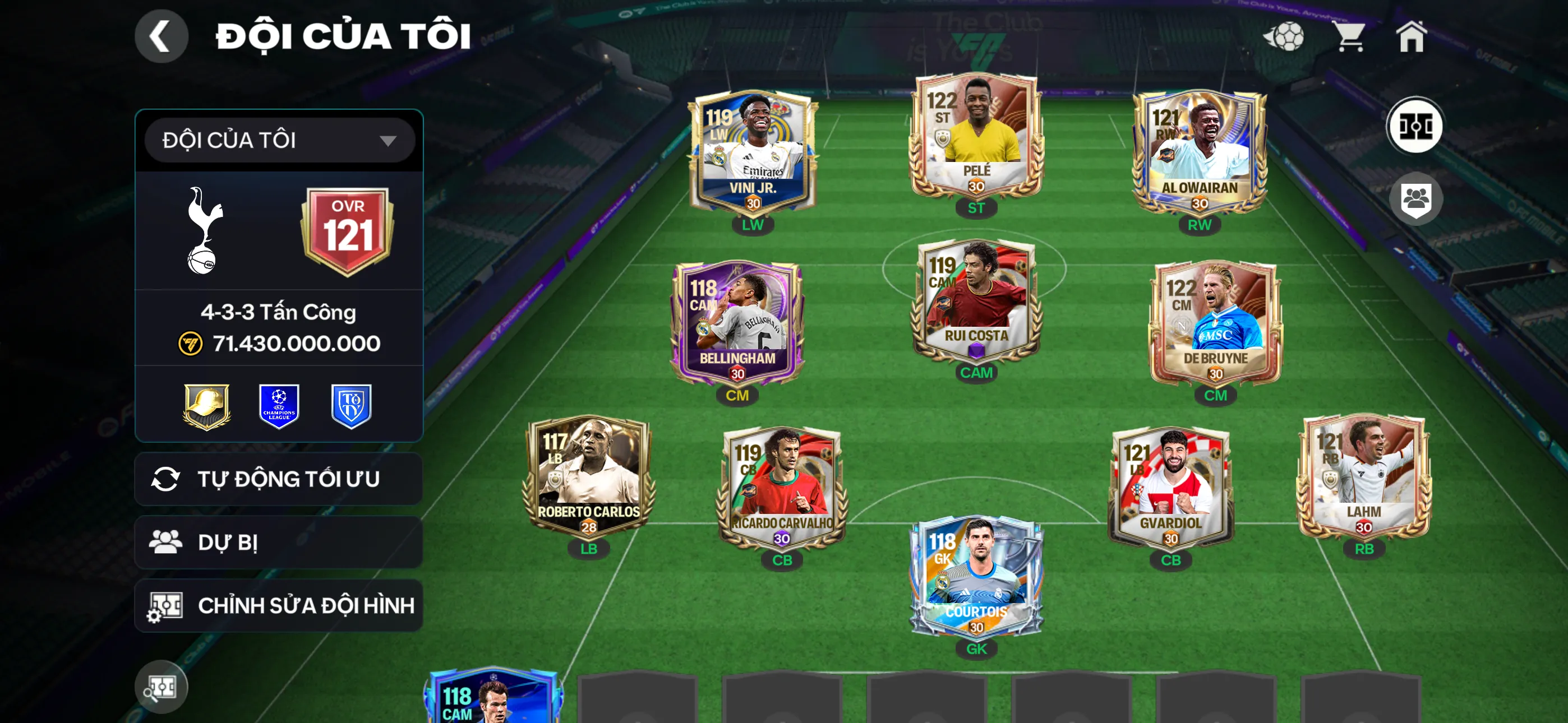Expand the ĐỘI CỦA TÔI team dropdown
The height and width of the screenshot is (723, 1568).
click(278, 140)
